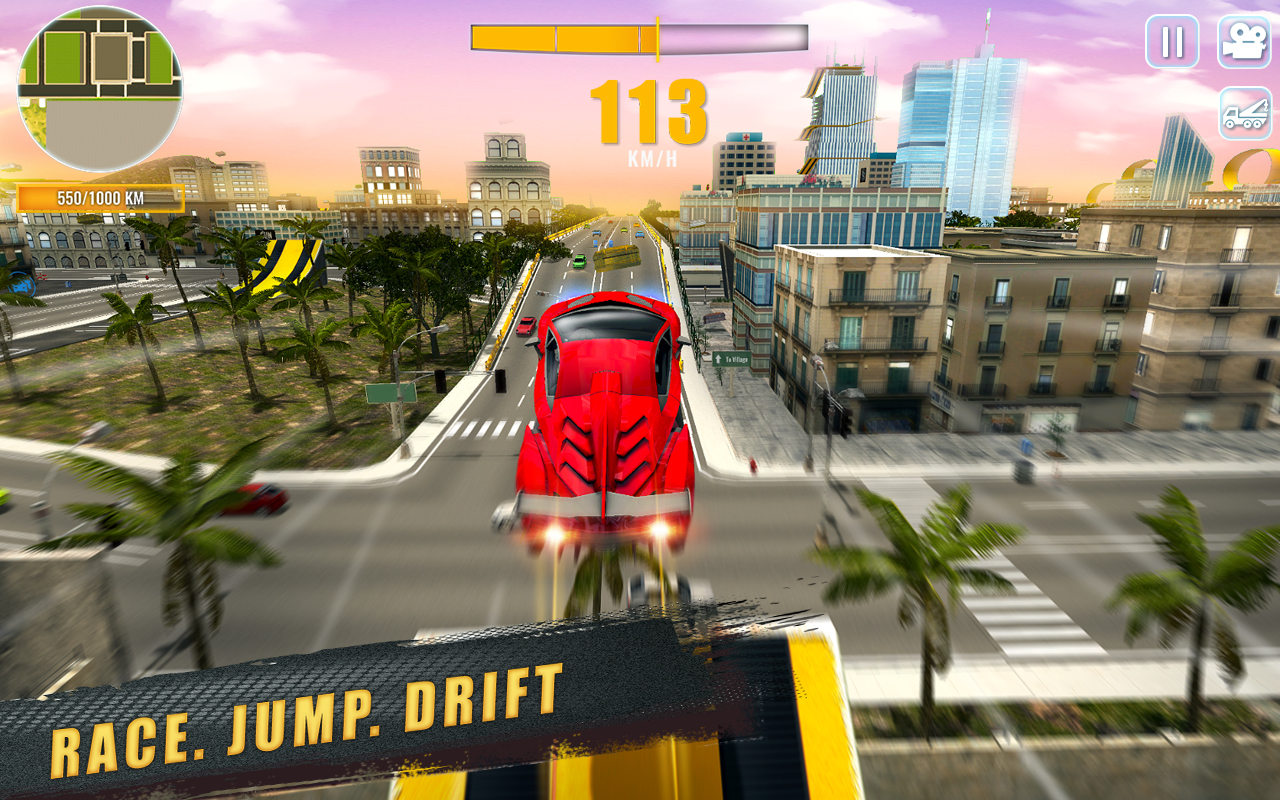The width and height of the screenshot is (1280, 800).
Task: Click the speedometer showing 113
Action: pos(648,110)
